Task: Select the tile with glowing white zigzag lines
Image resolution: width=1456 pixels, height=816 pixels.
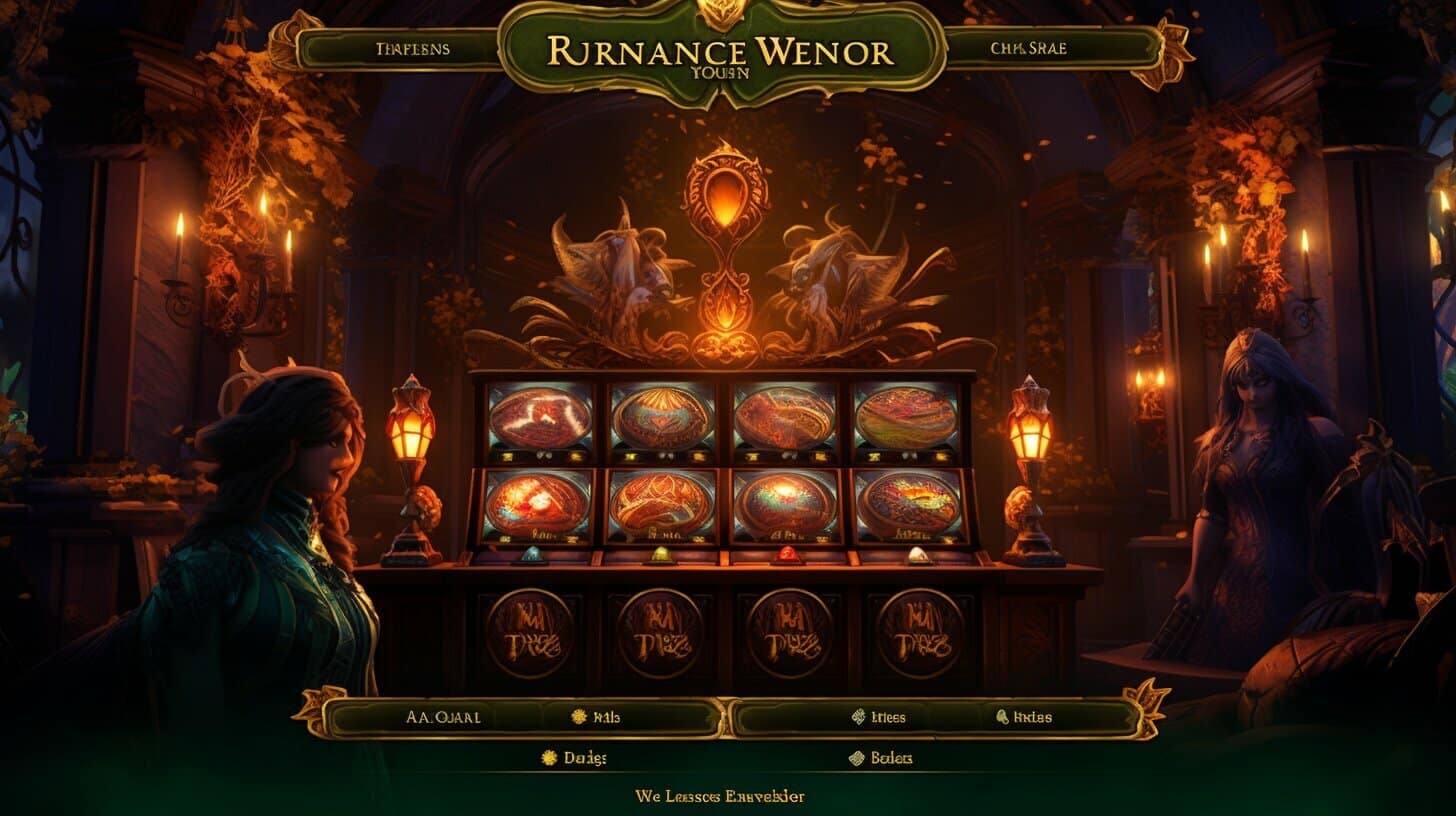Action: click(x=540, y=418)
